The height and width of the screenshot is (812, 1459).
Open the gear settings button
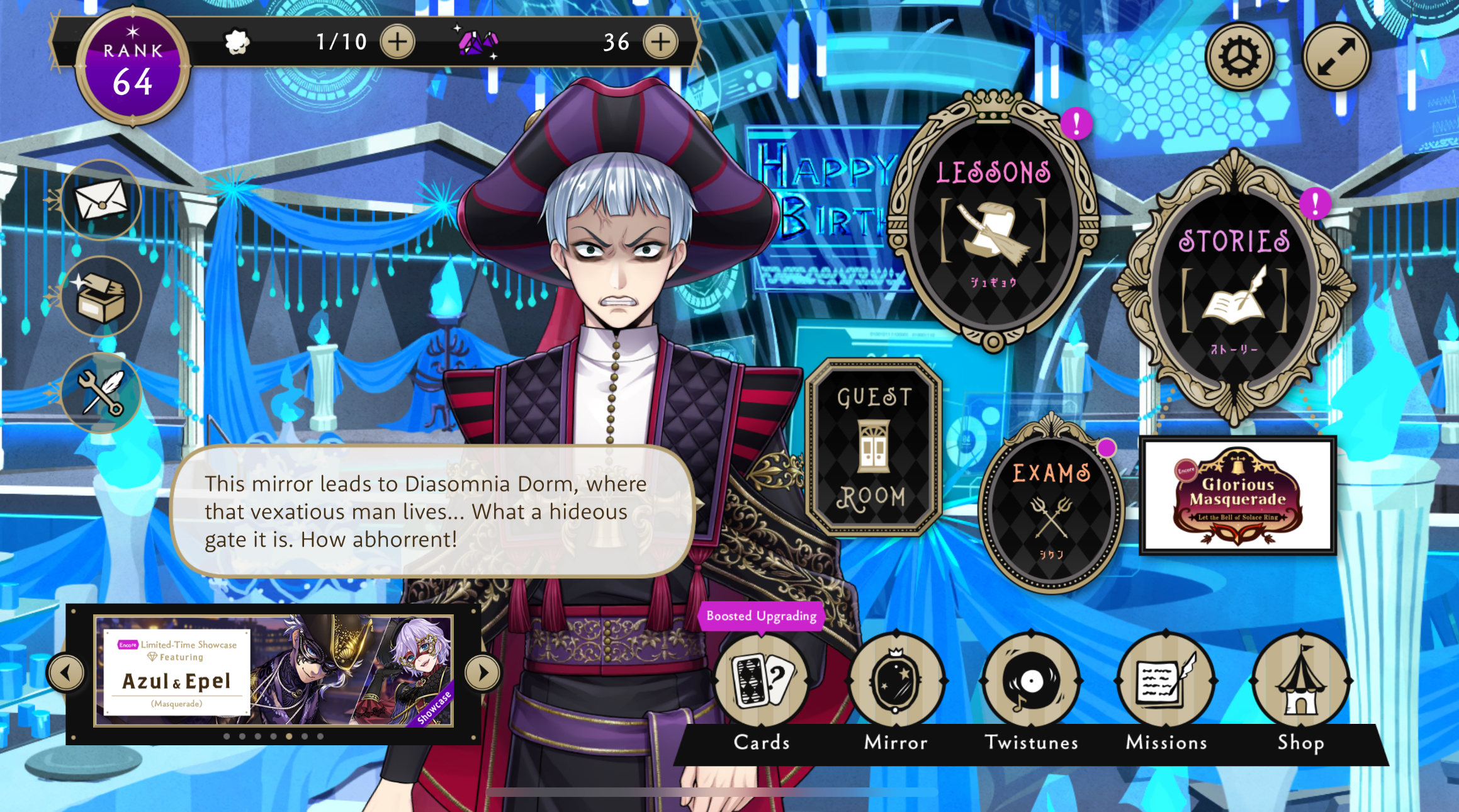pyautogui.click(x=1239, y=57)
